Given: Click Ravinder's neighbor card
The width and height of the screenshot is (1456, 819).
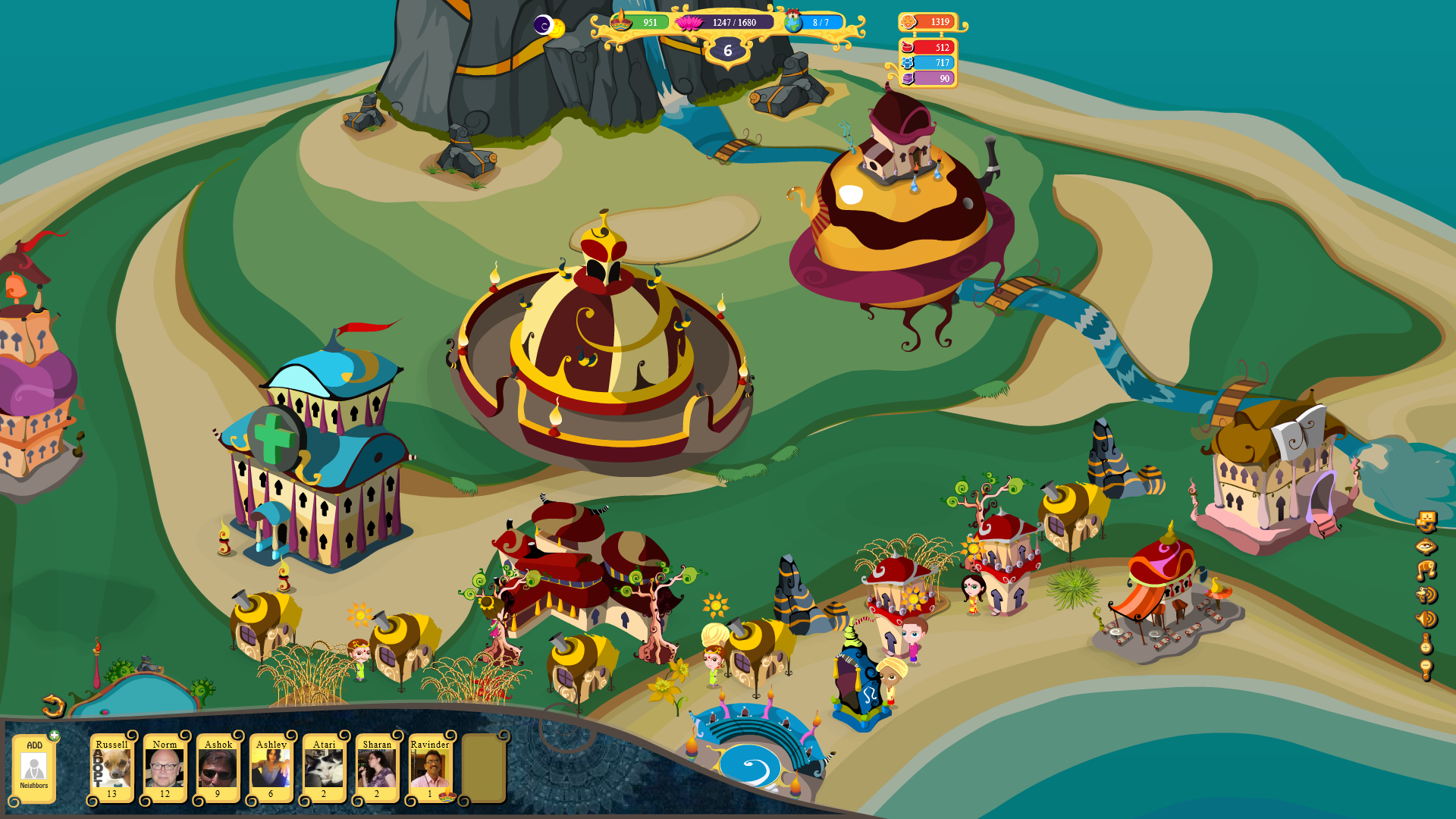Looking at the screenshot, I should [430, 768].
